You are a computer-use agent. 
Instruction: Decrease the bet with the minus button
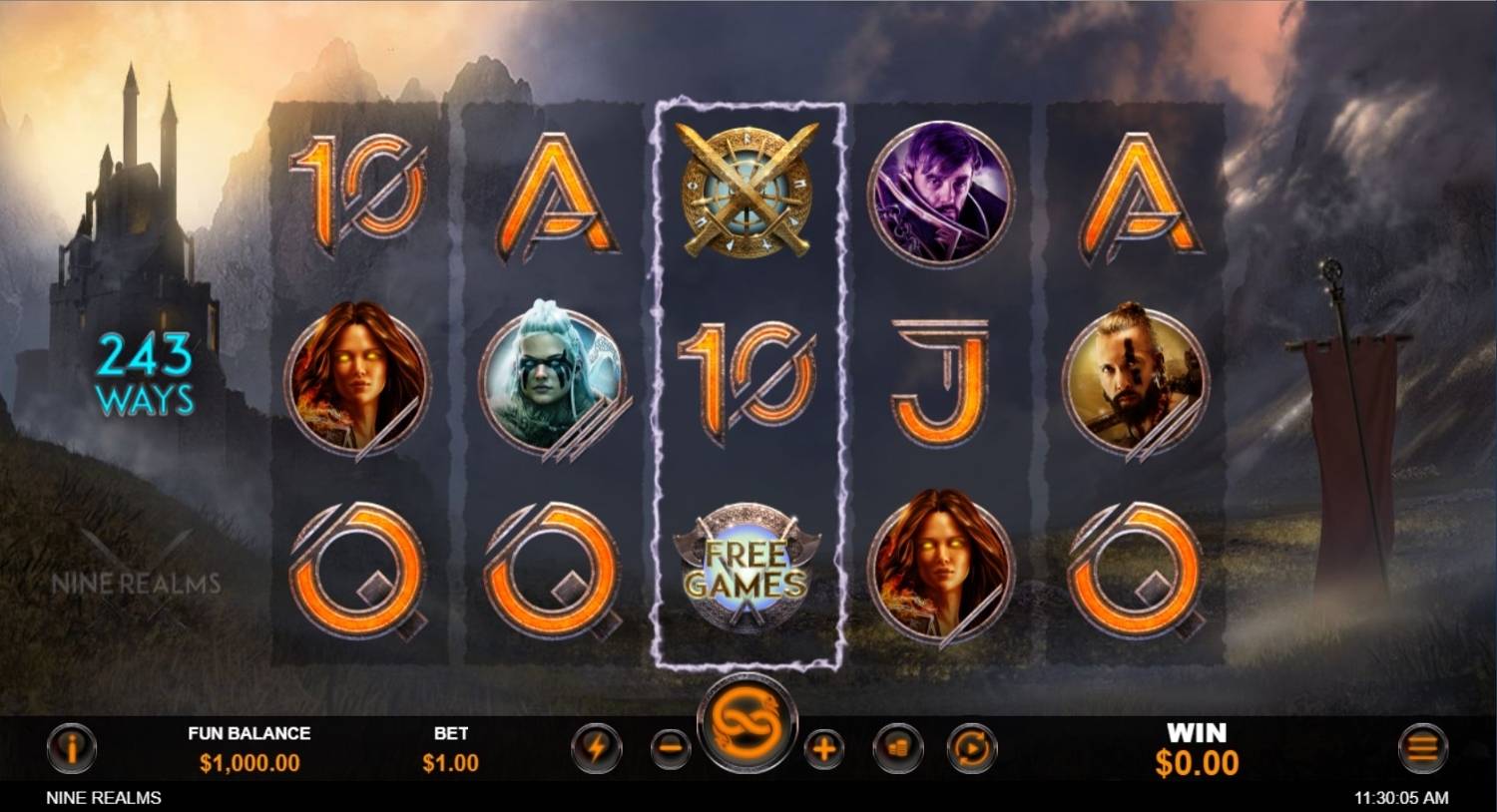tap(669, 749)
